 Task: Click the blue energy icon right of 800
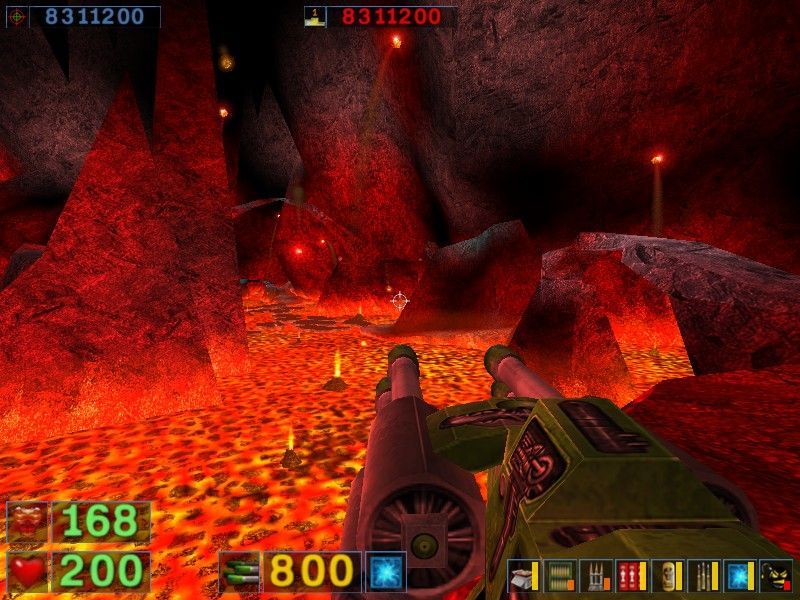point(385,571)
